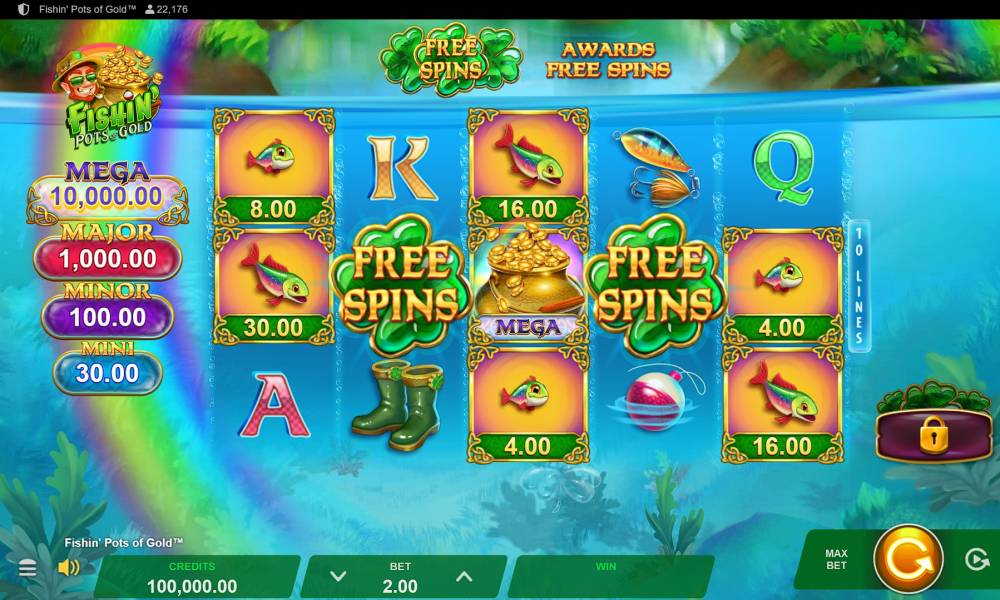Show the 10 Lines paytable info
Image resolution: width=1000 pixels, height=600 pixels.
click(x=859, y=286)
